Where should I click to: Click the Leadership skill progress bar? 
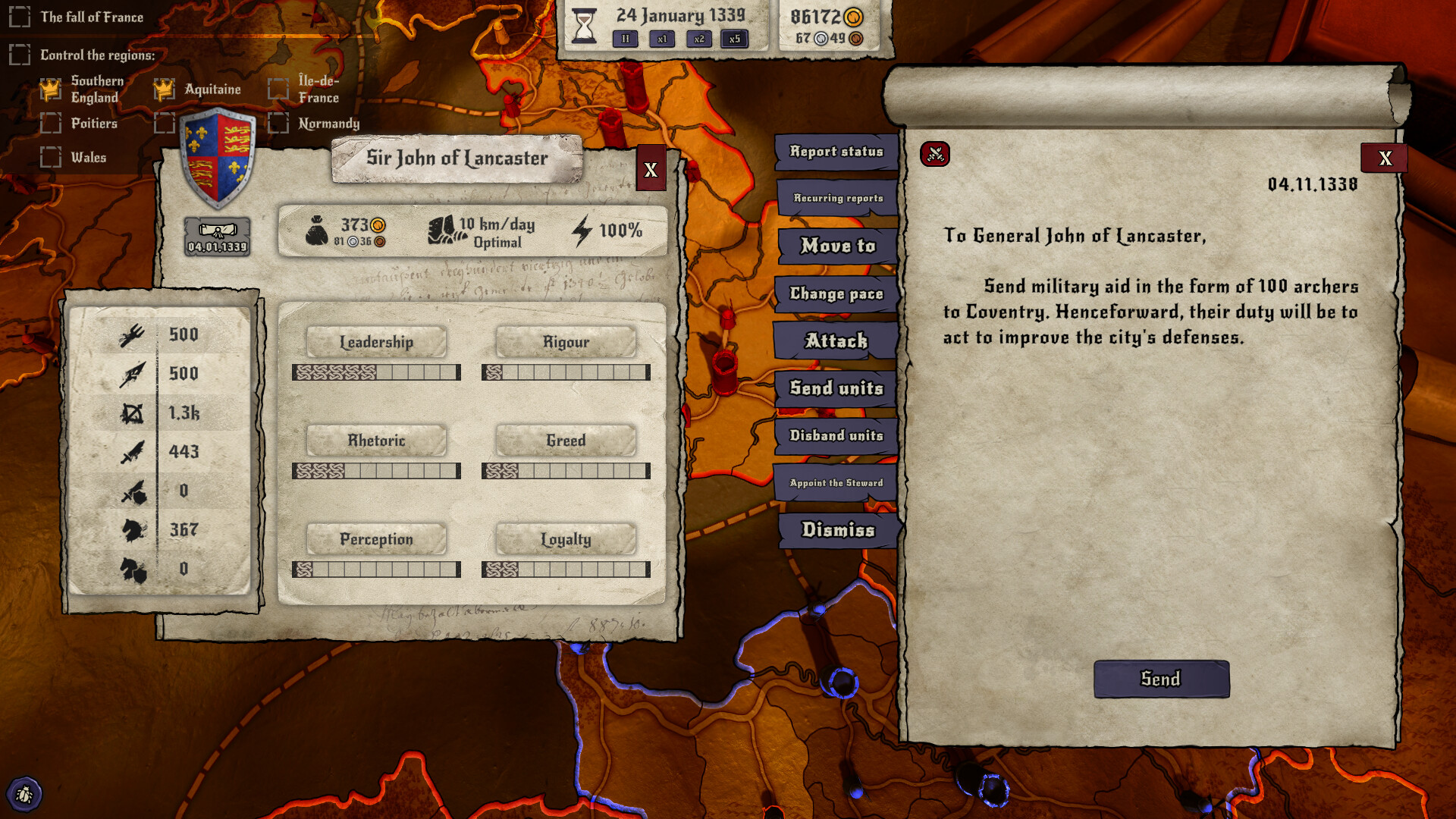tap(377, 373)
